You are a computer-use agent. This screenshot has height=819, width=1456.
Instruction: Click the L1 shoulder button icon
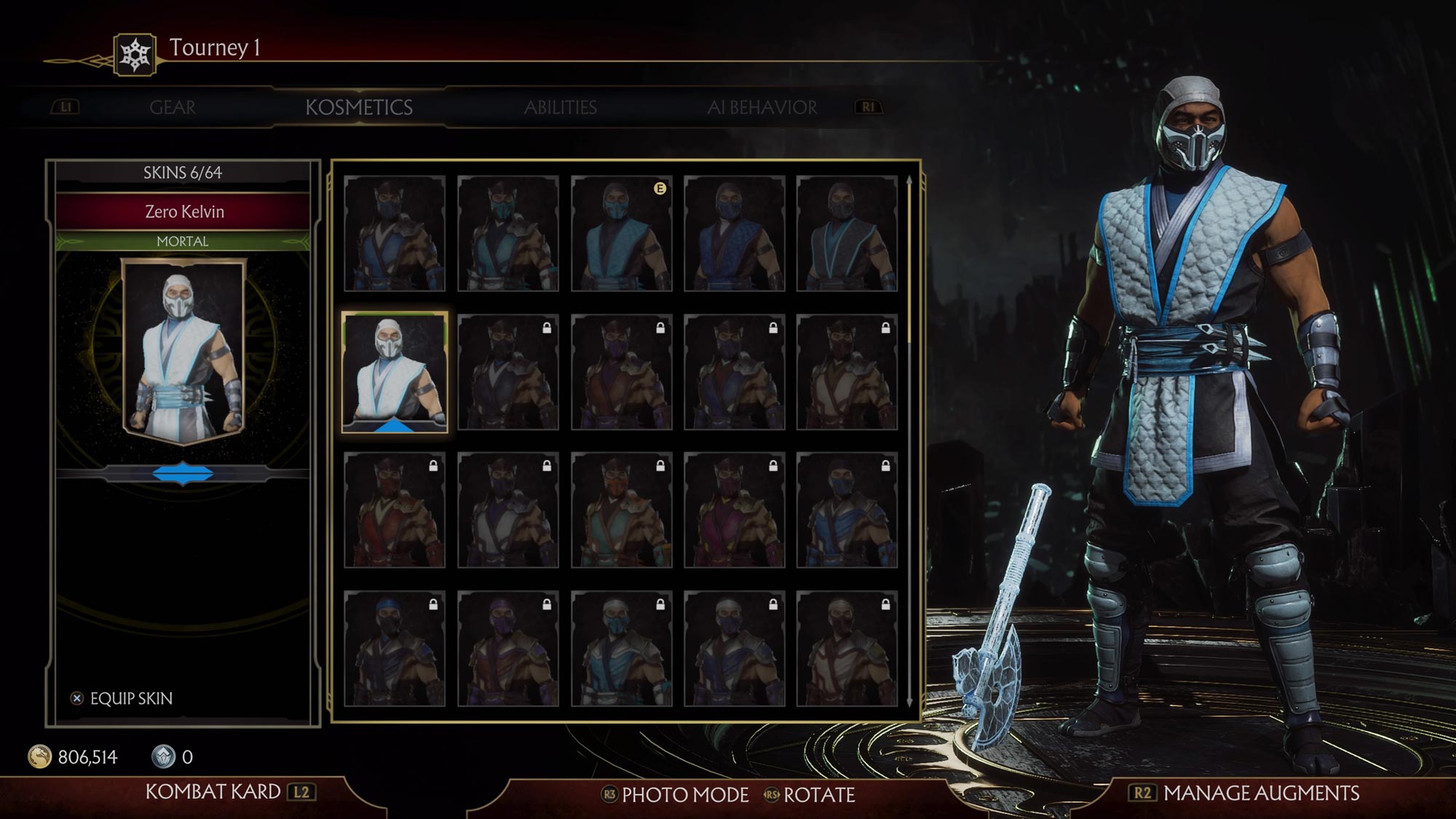66,107
